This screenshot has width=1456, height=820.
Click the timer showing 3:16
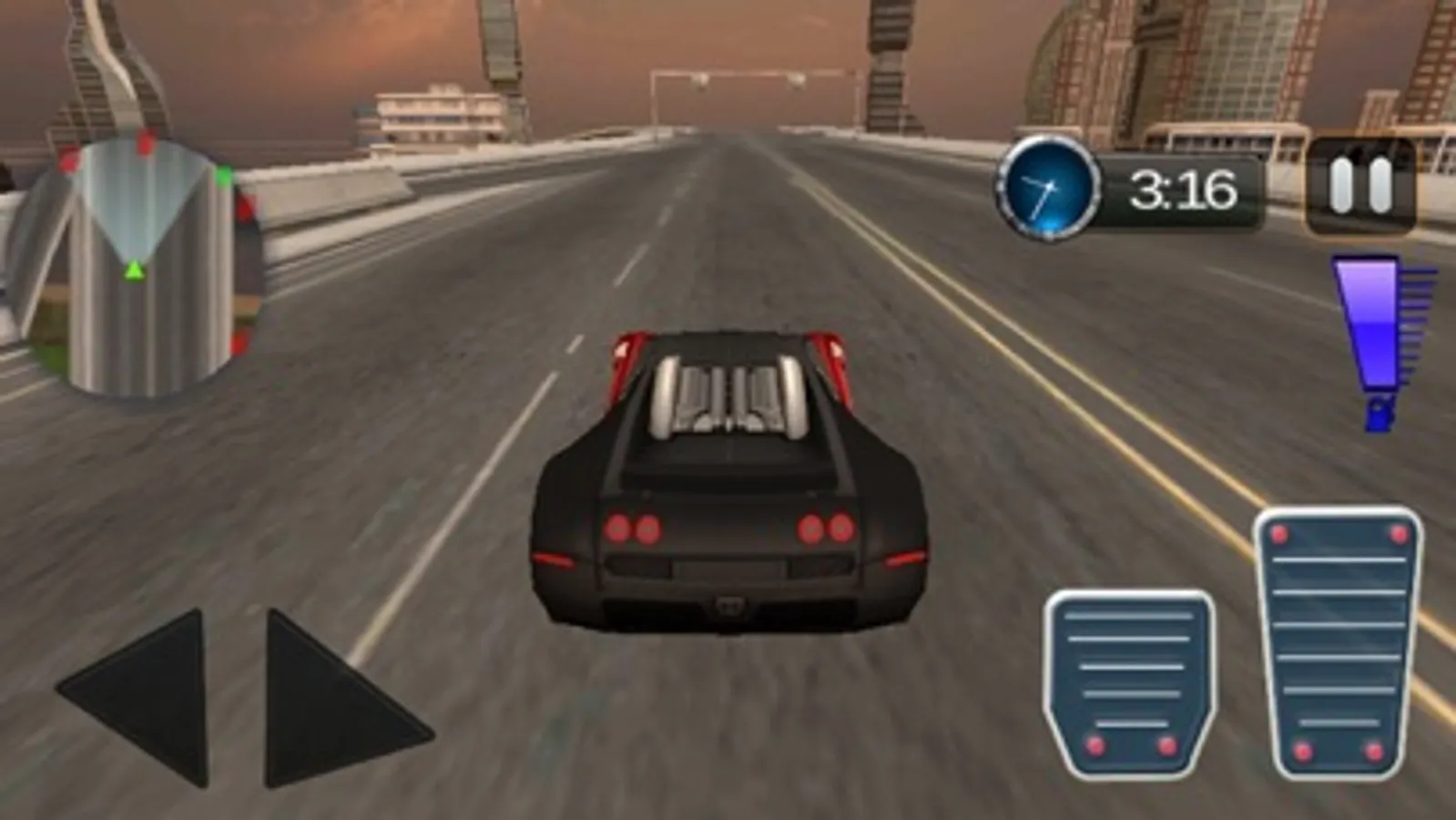1184,189
